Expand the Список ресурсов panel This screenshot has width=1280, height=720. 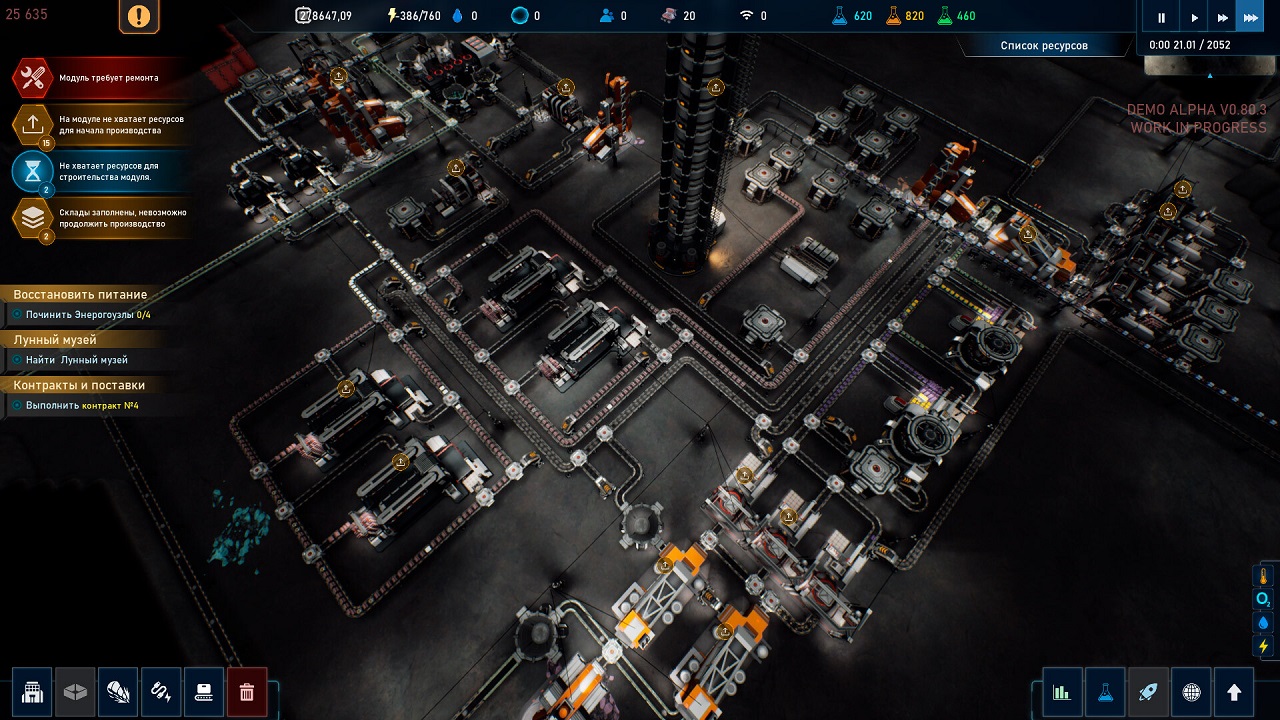(1044, 45)
